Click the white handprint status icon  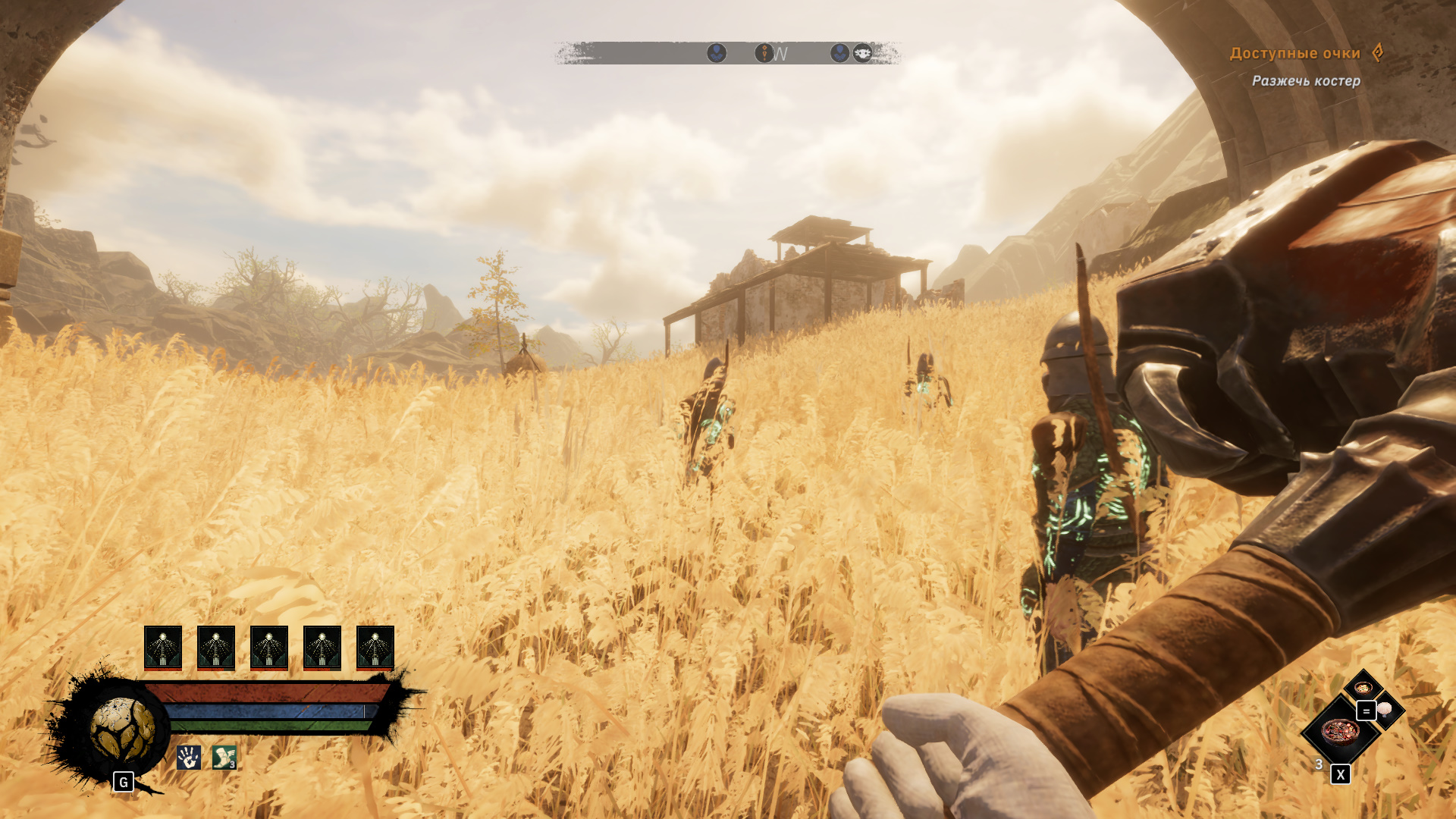point(189,757)
